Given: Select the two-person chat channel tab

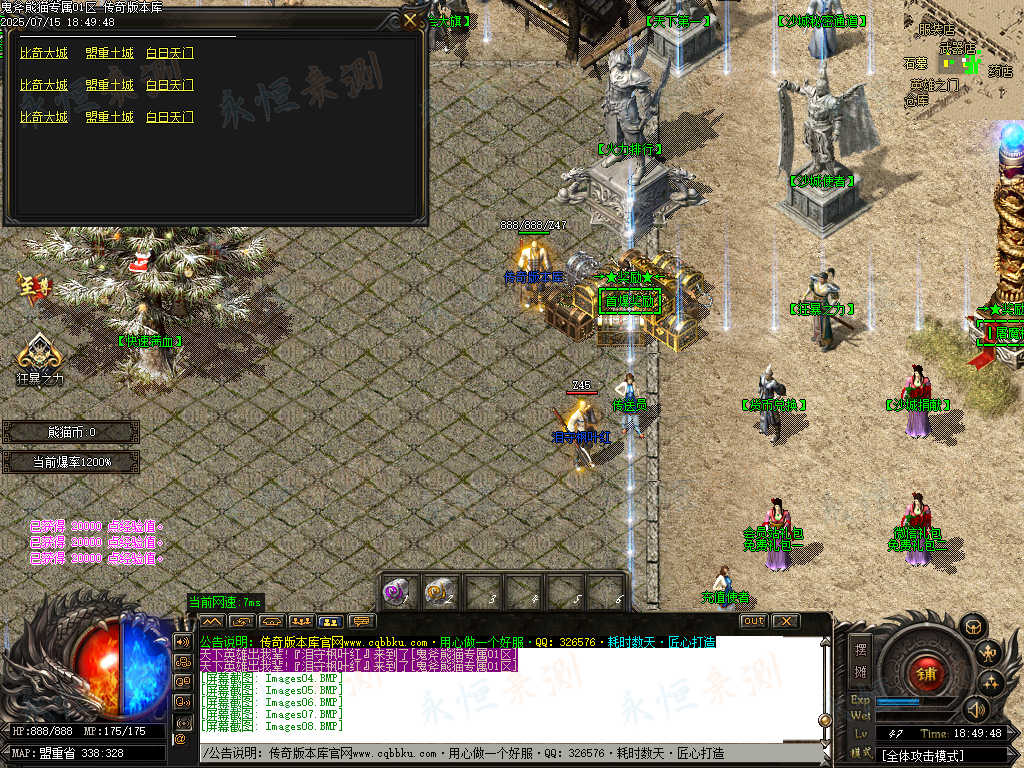Looking at the screenshot, I should (x=330, y=621).
